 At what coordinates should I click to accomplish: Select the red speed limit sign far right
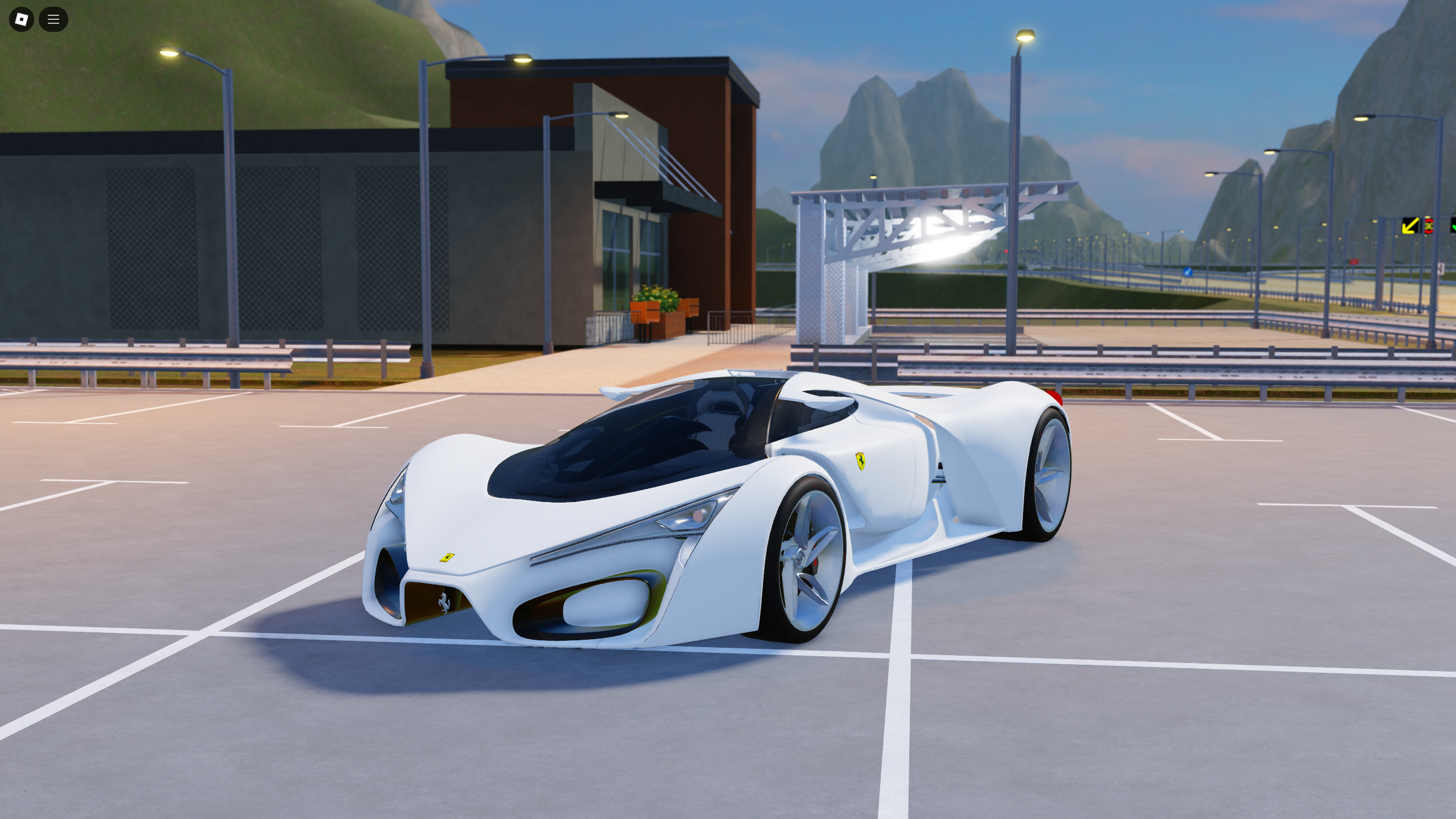tap(1430, 226)
